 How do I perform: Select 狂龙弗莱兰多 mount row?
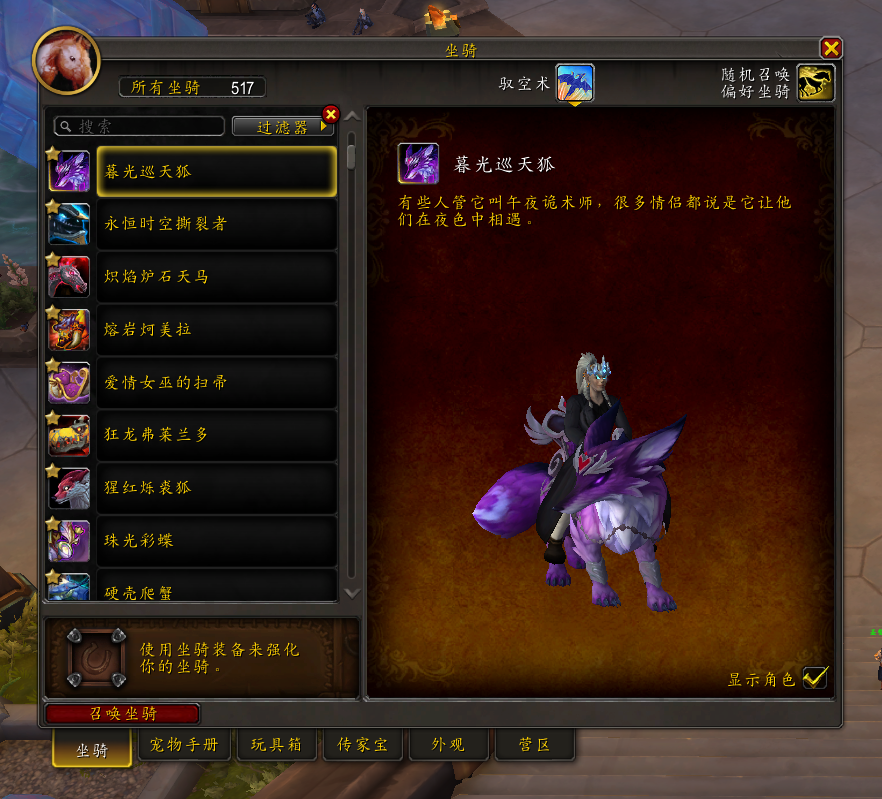click(216, 435)
